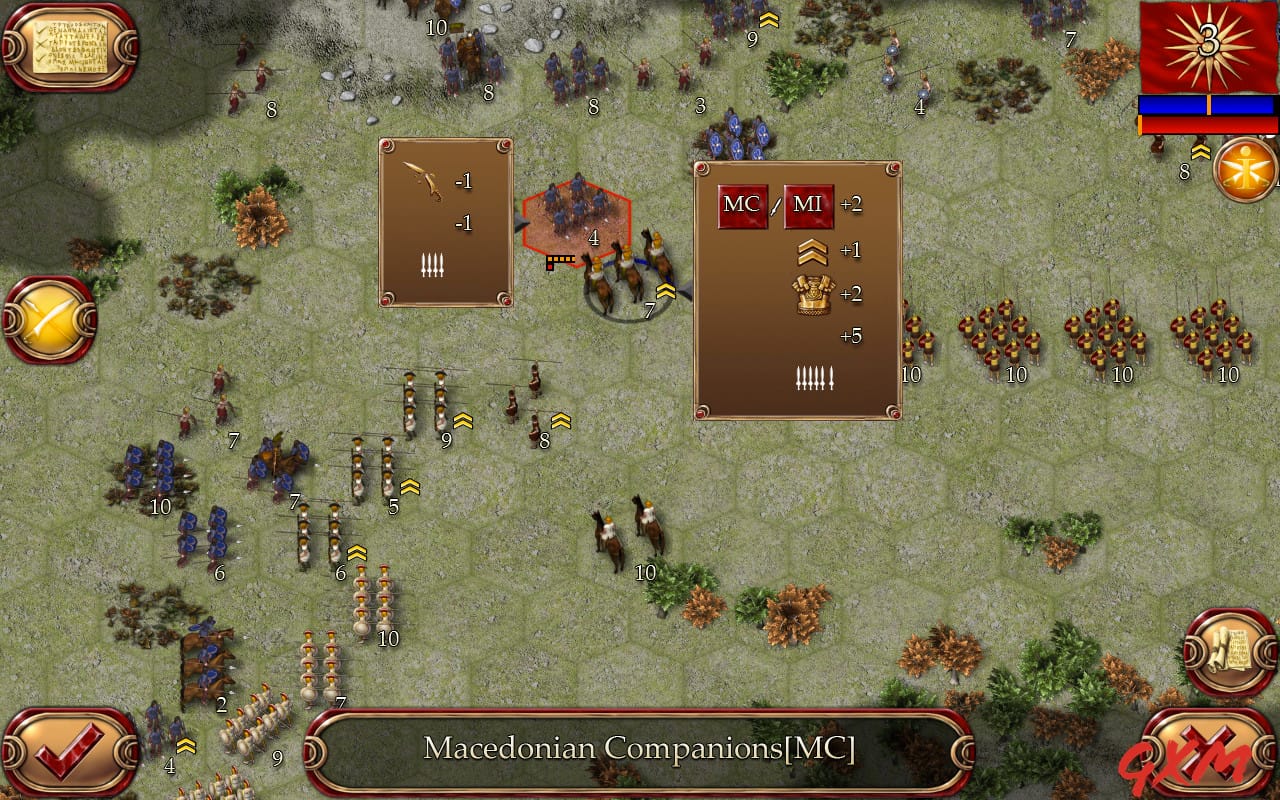The width and height of the screenshot is (1280, 800).
Task: Toggle the chevron beside the strength-5 spearmen
Action: point(411,489)
